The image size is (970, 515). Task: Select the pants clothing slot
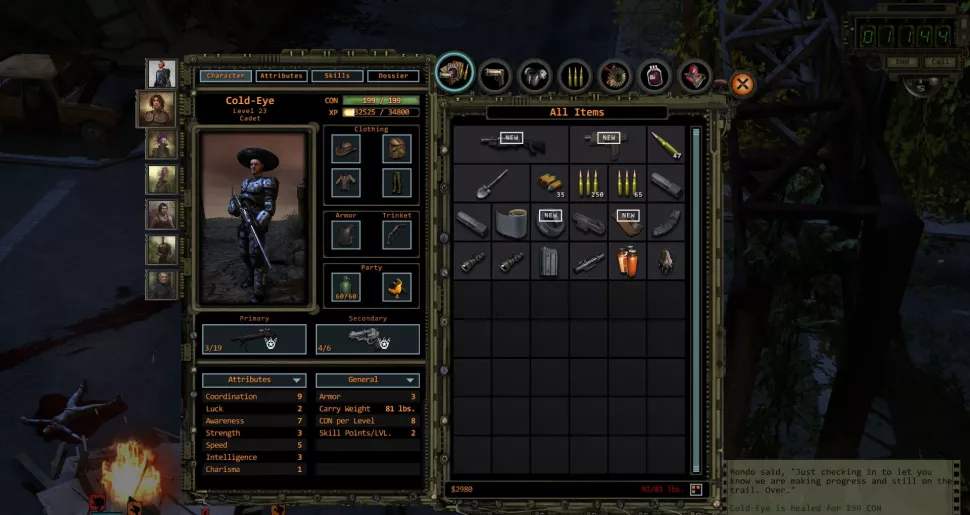(x=396, y=183)
